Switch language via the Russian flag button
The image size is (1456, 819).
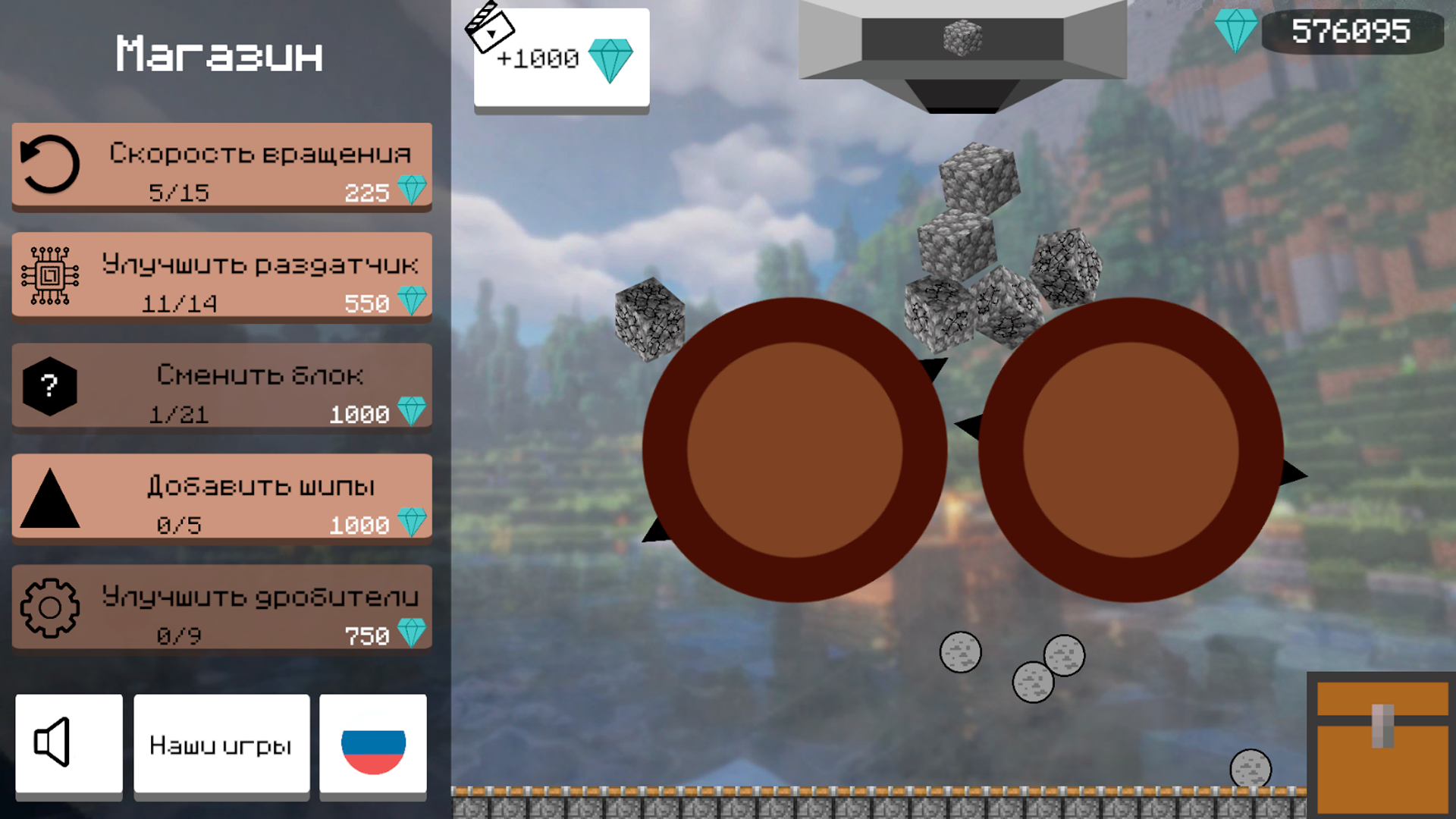click(x=373, y=745)
